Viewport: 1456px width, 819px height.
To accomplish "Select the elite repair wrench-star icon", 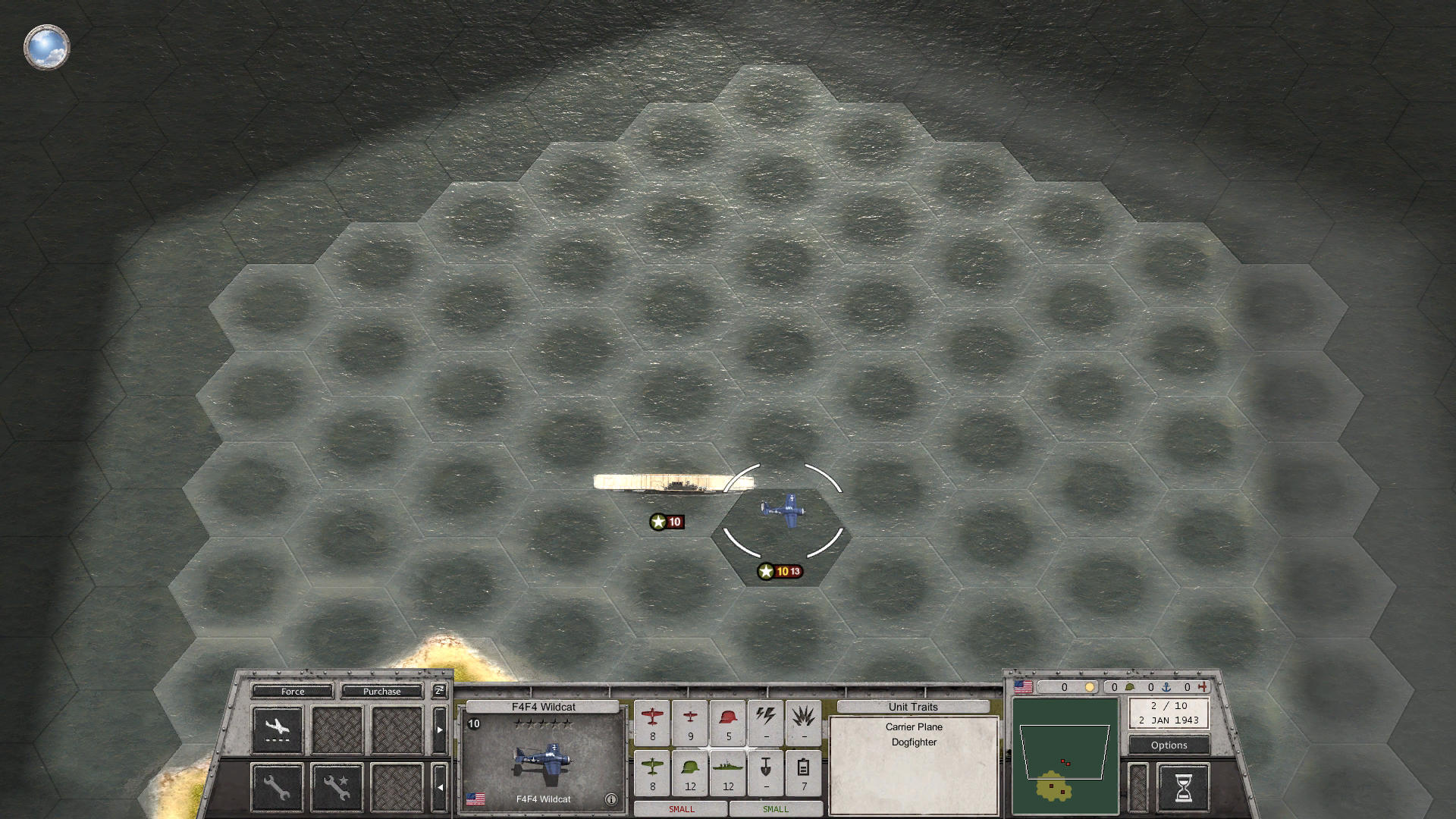I will 336,787.
